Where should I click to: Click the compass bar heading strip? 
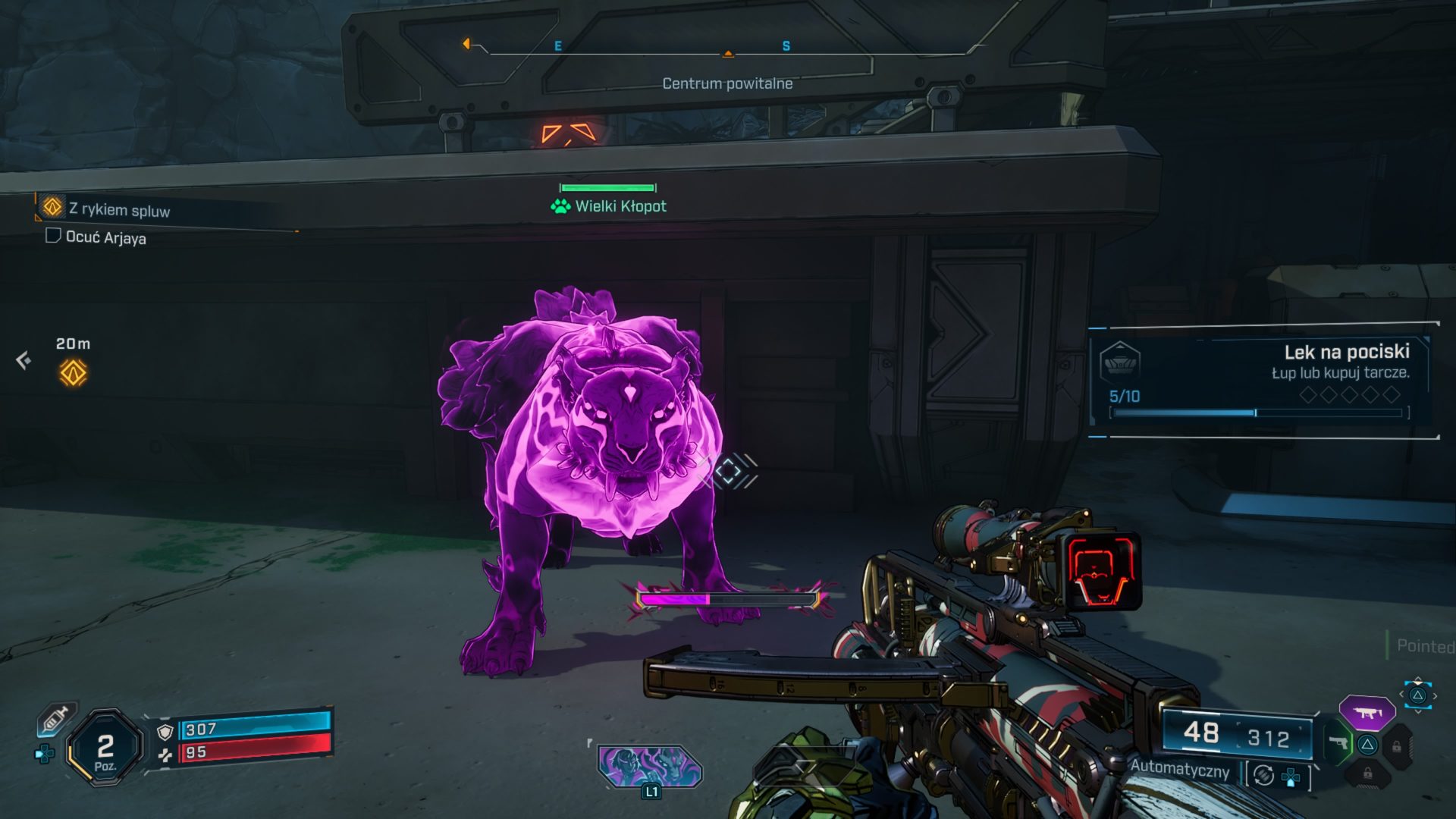click(726, 50)
